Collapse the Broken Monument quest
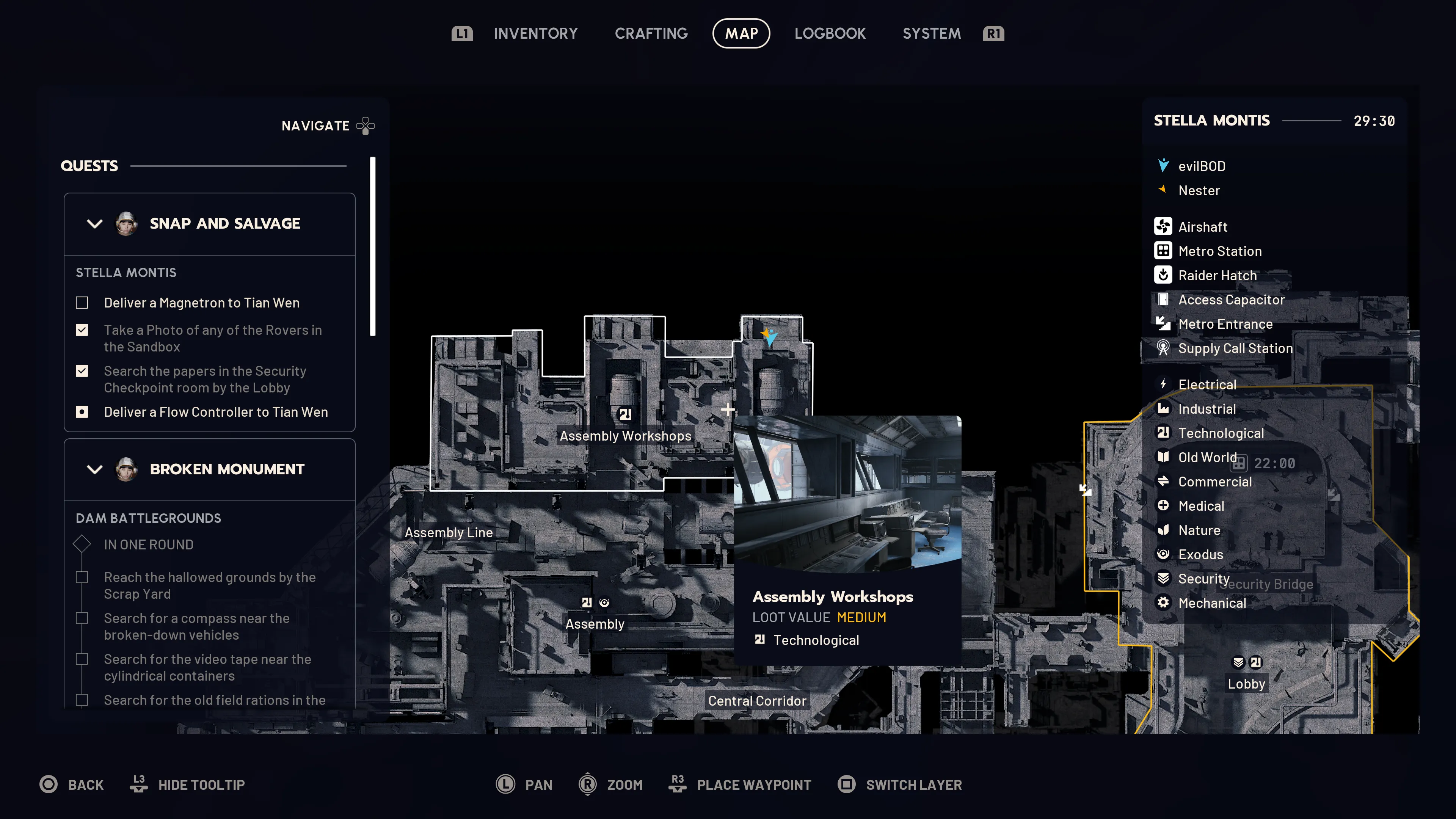The image size is (1456, 819). (x=95, y=469)
